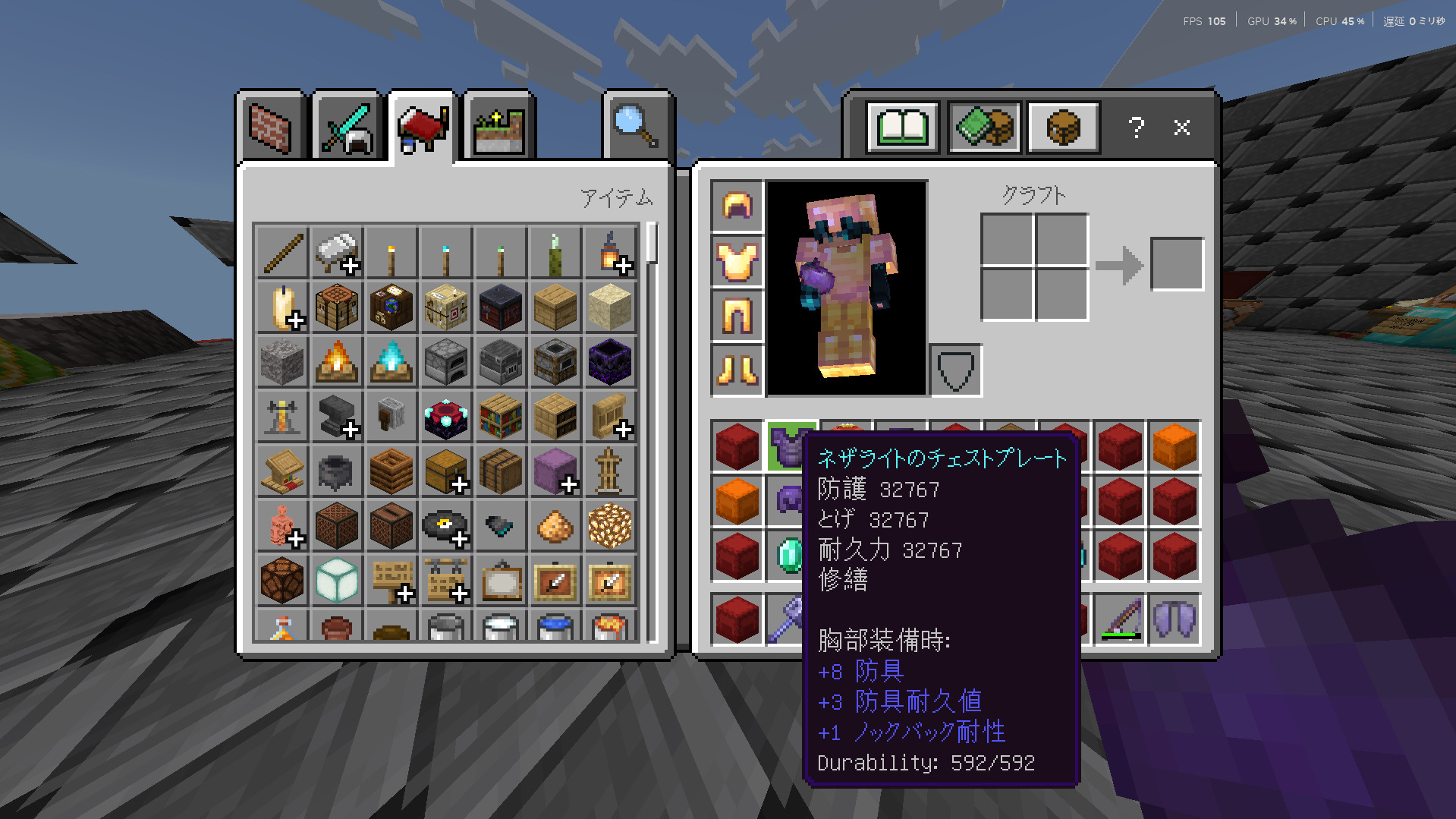The width and height of the screenshot is (1456, 819).
Task: Select the purple shulker box
Action: 555,471
